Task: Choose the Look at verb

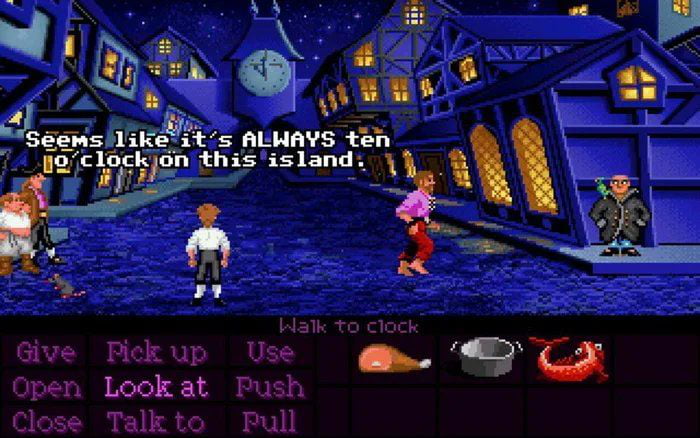Action: click(x=156, y=387)
